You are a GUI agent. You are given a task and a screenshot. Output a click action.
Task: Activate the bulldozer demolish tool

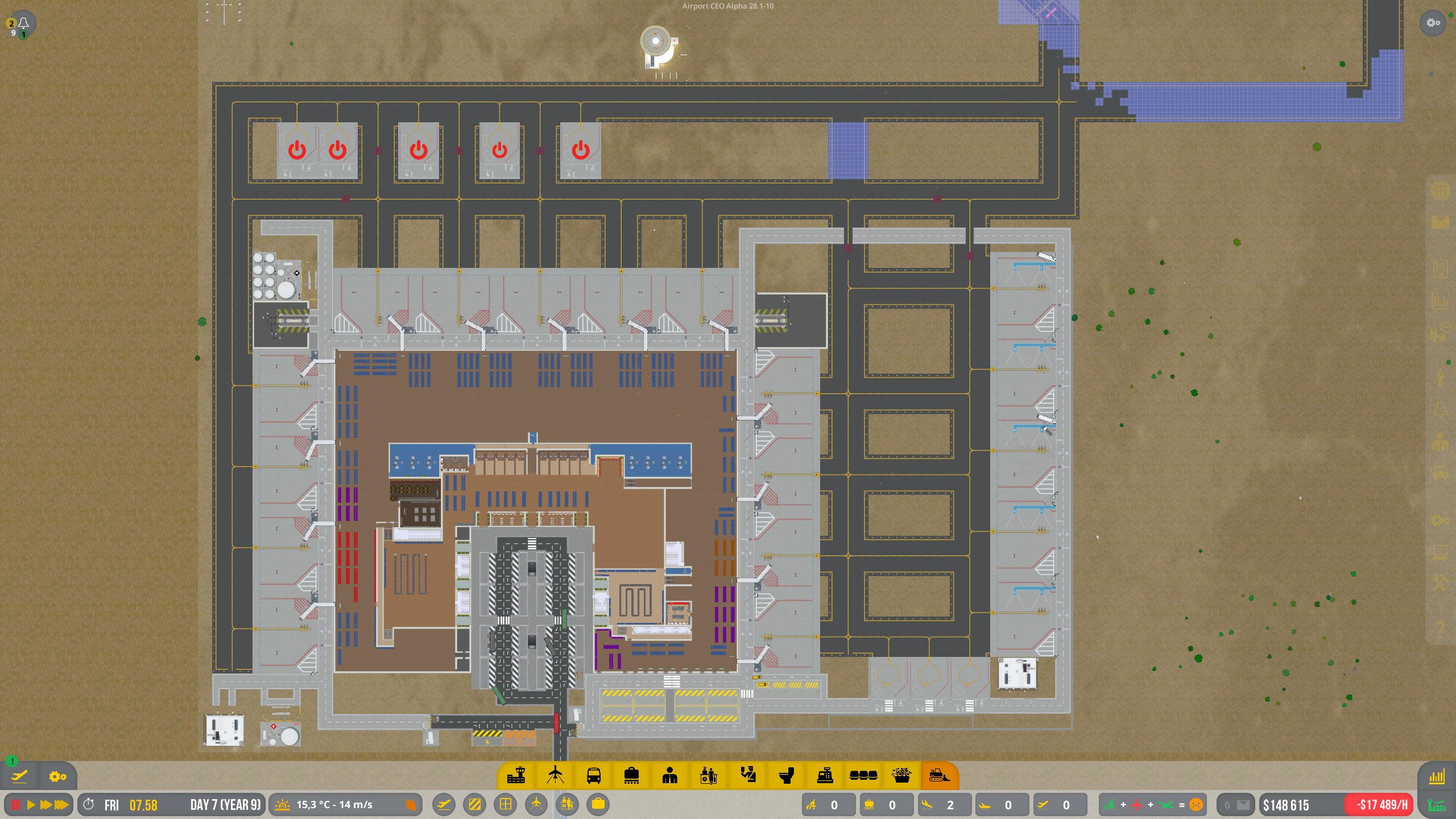click(x=939, y=776)
